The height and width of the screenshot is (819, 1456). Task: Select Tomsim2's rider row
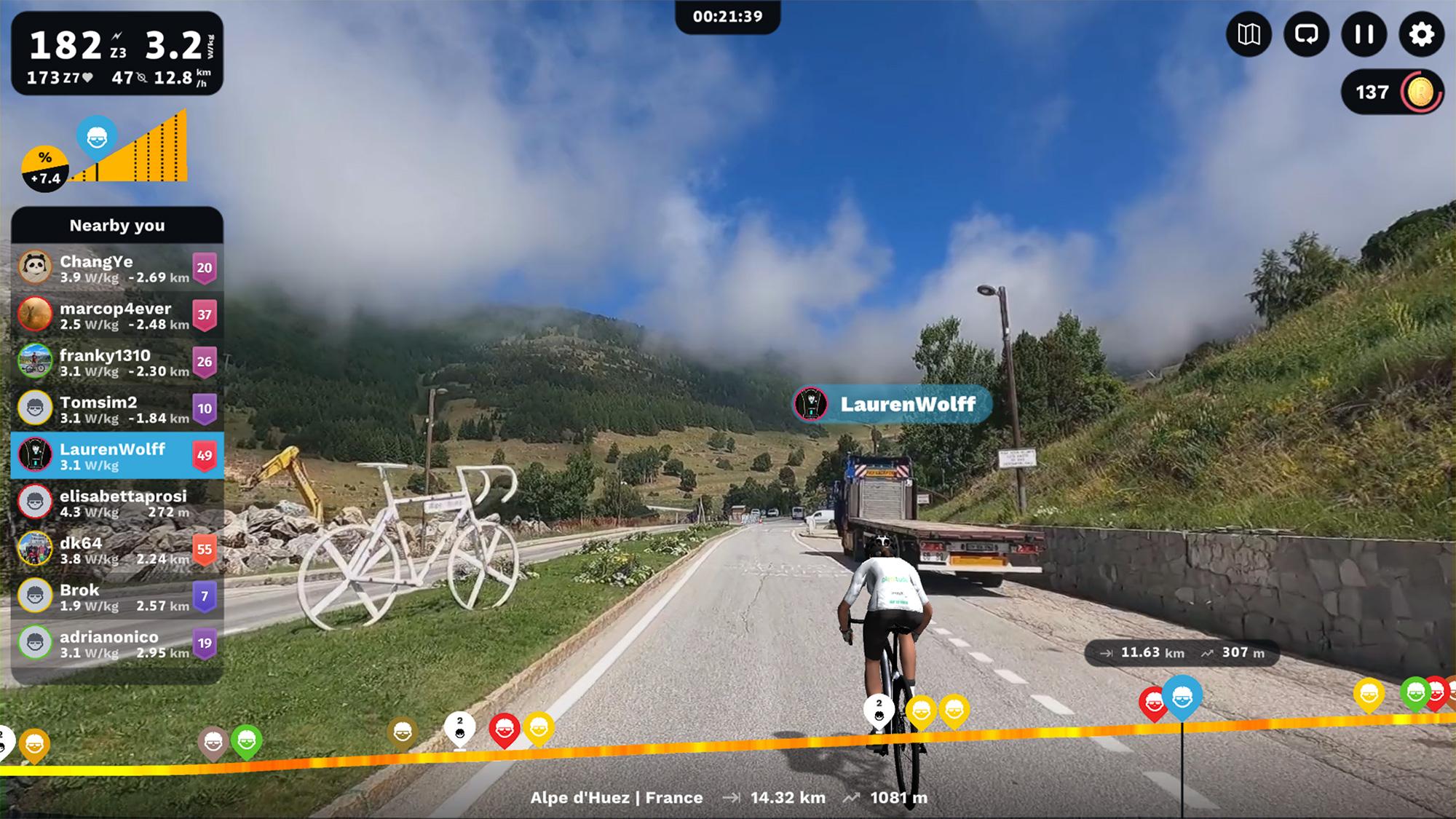(116, 409)
